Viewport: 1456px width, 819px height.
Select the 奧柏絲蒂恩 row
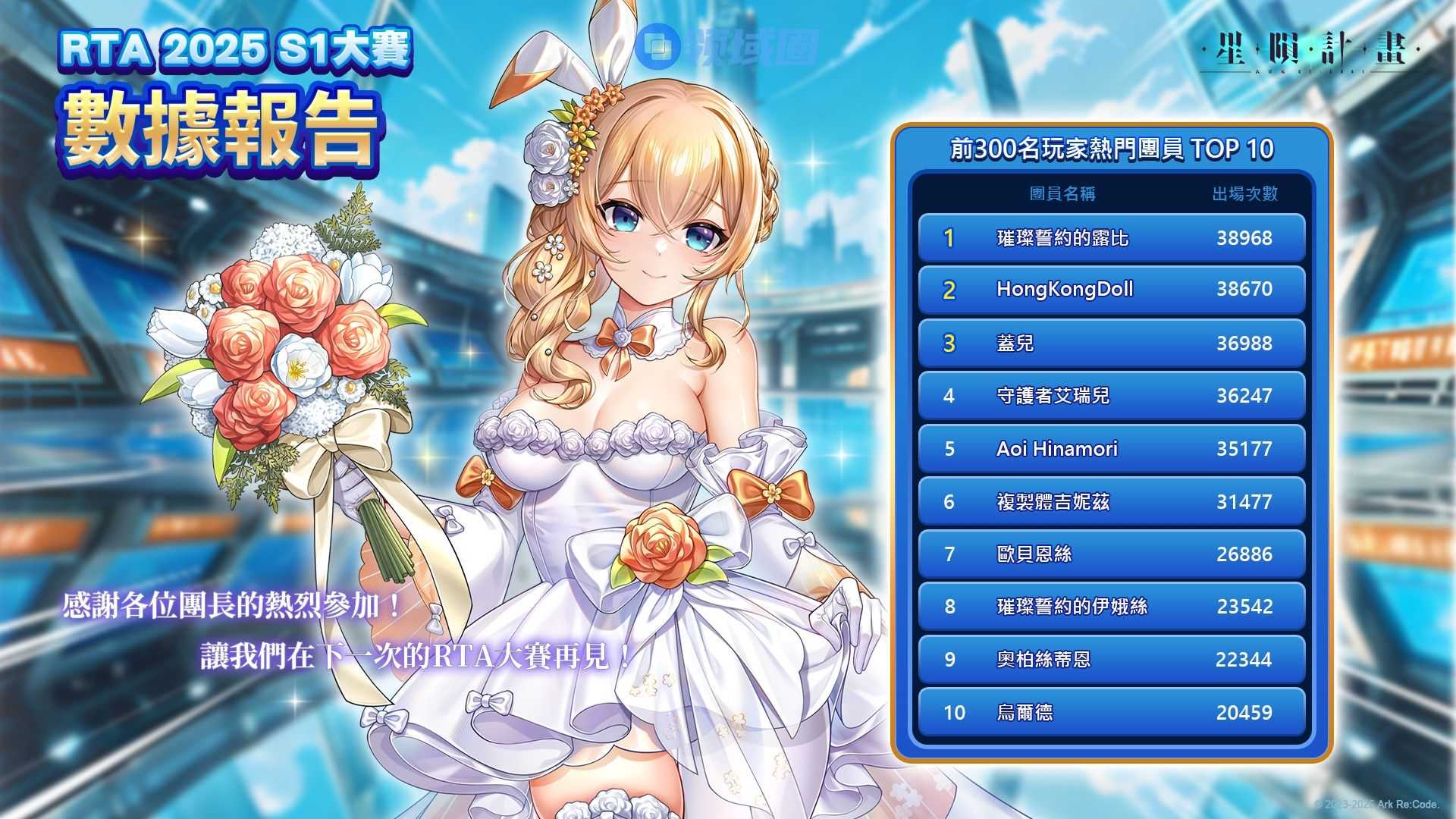(x=1111, y=659)
